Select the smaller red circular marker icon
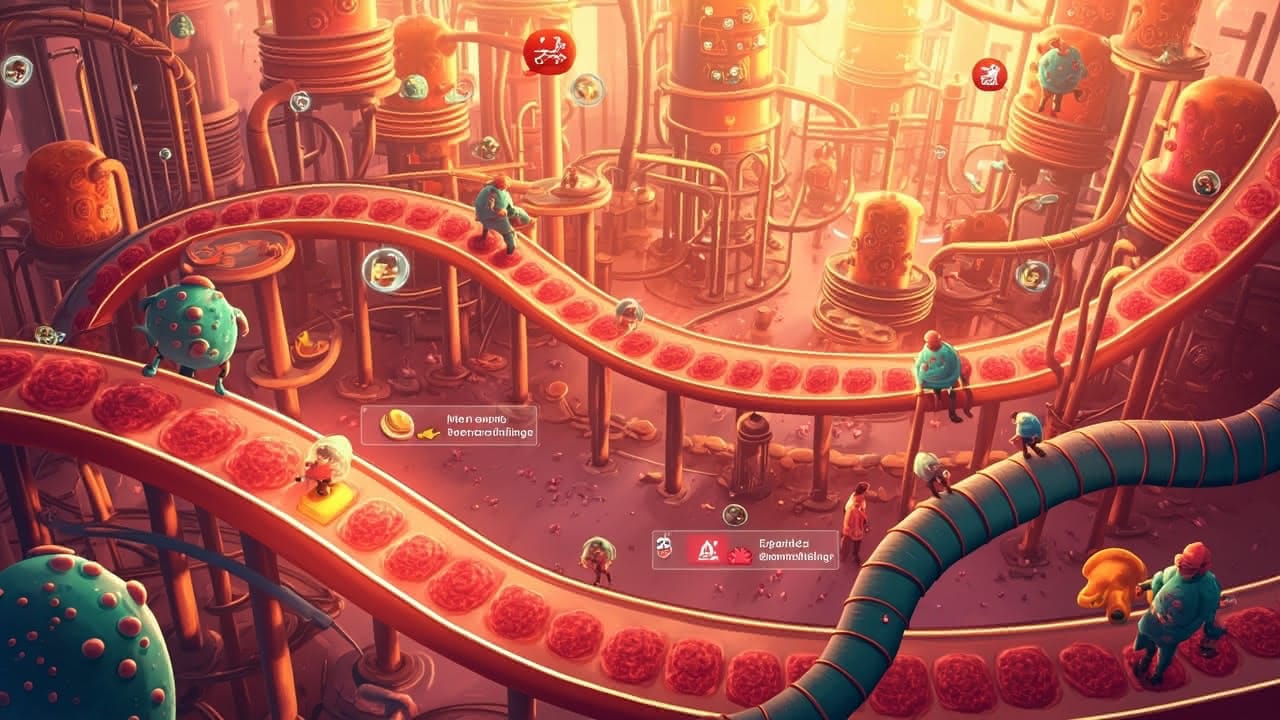 pos(988,74)
